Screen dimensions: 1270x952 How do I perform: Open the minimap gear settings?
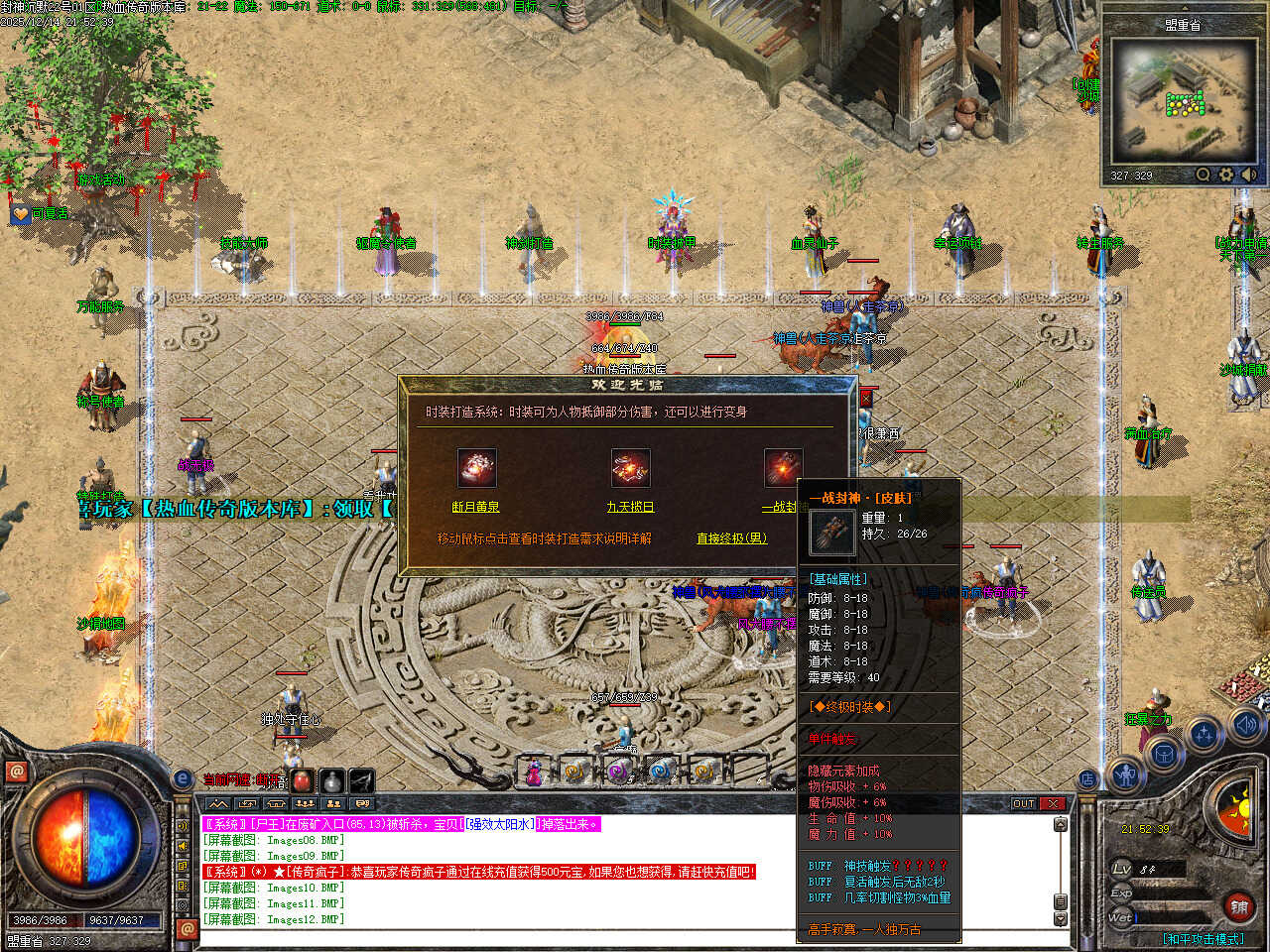click(1226, 175)
